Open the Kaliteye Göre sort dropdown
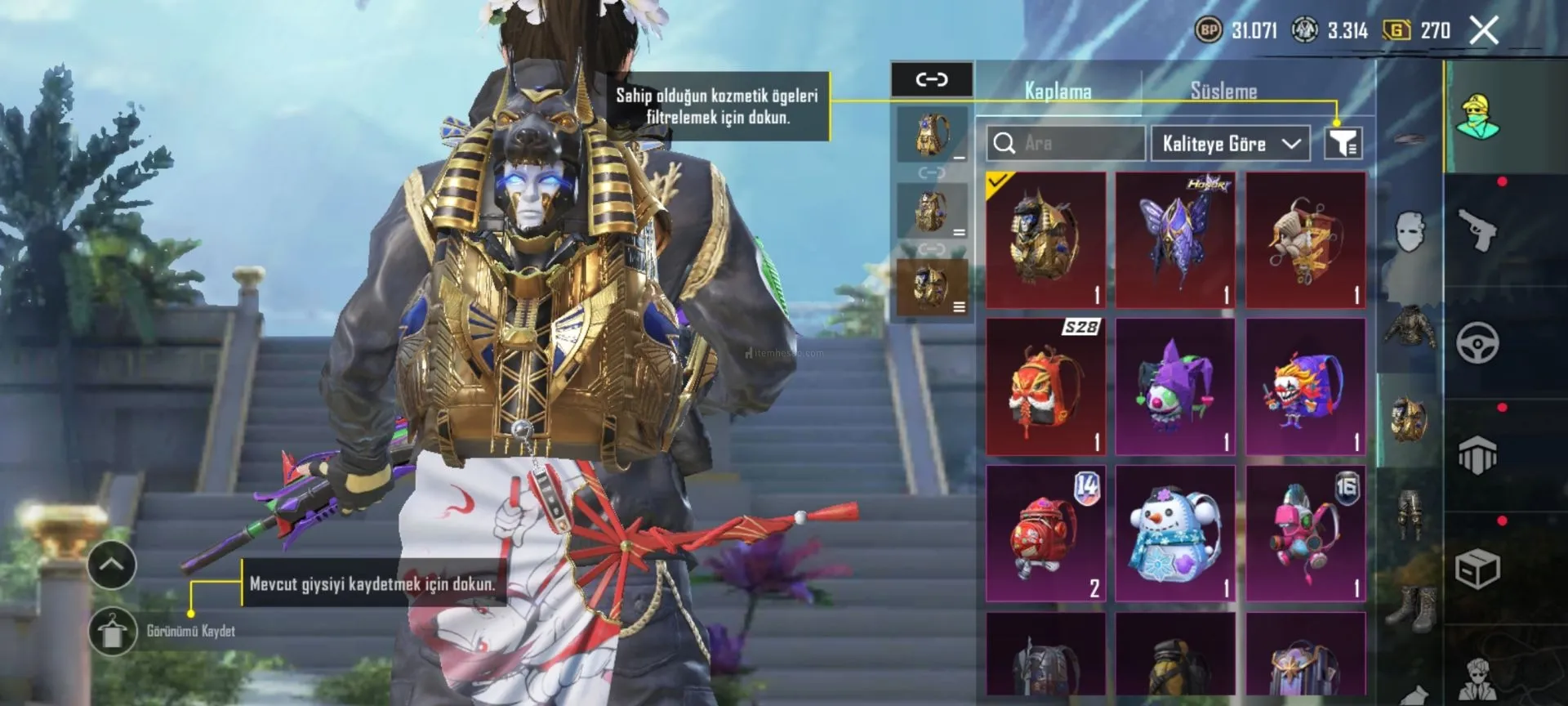The image size is (1568, 706). coord(1230,144)
